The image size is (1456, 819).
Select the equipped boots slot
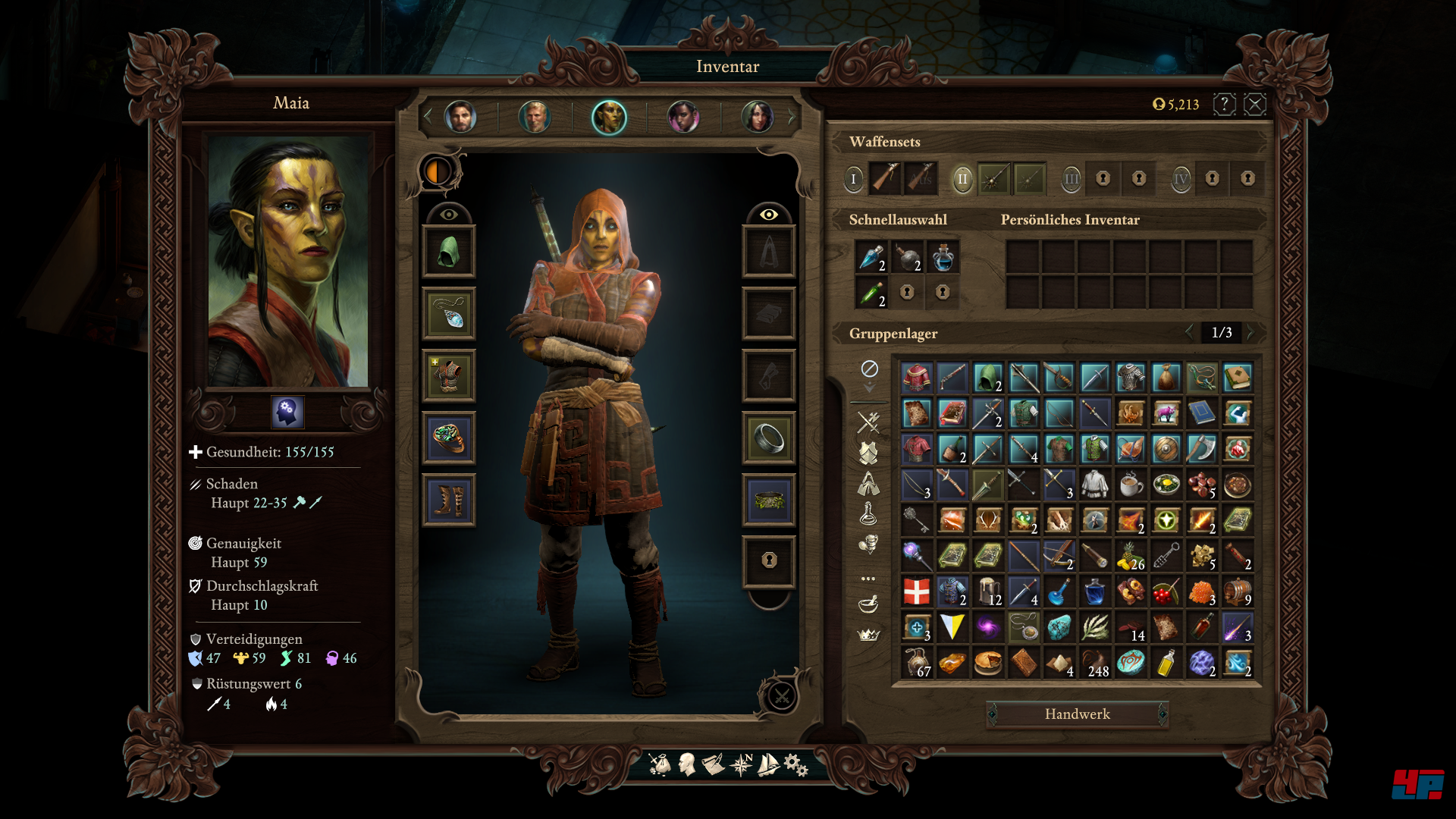448,500
